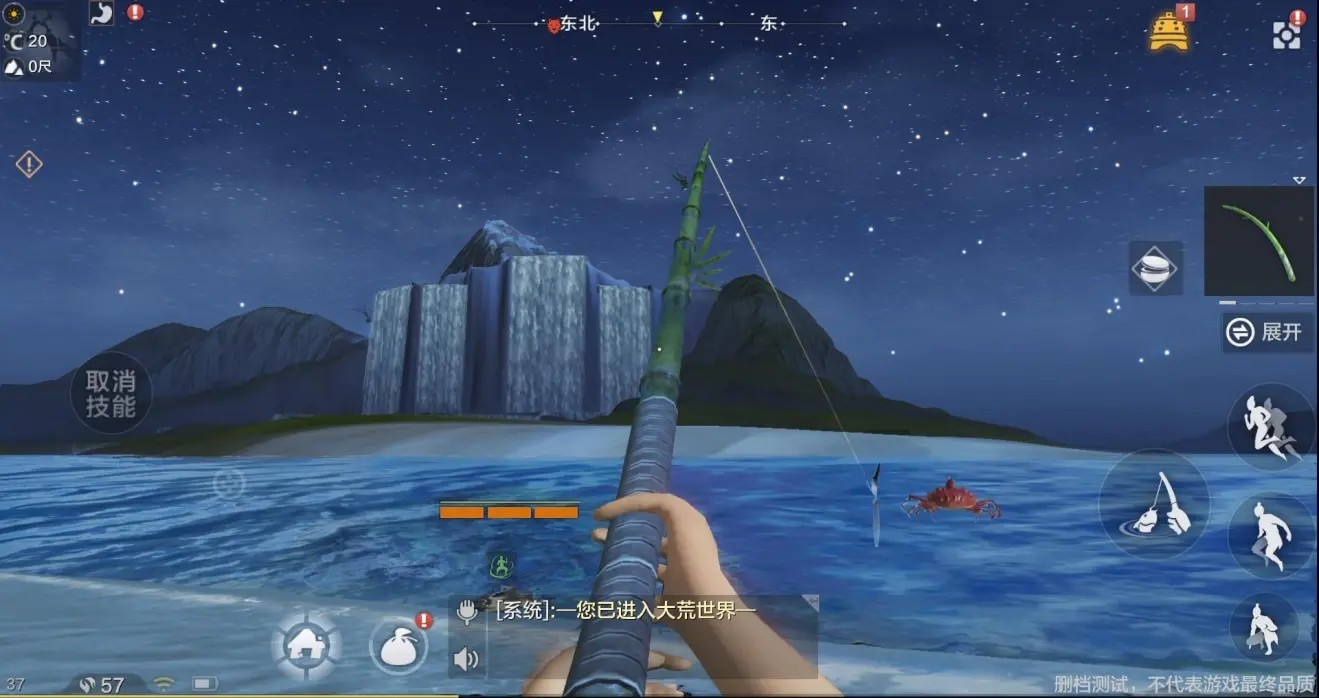Toggle the crouch stance button
The height and width of the screenshot is (698, 1319).
1263,628
